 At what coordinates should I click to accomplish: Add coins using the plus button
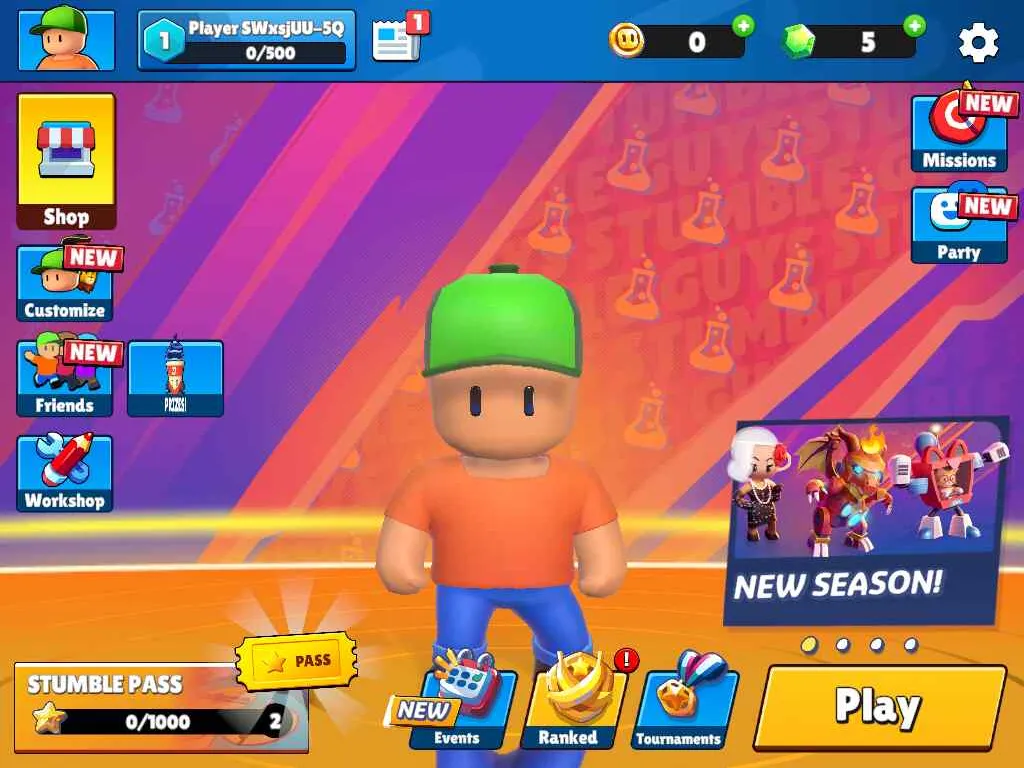click(x=743, y=26)
